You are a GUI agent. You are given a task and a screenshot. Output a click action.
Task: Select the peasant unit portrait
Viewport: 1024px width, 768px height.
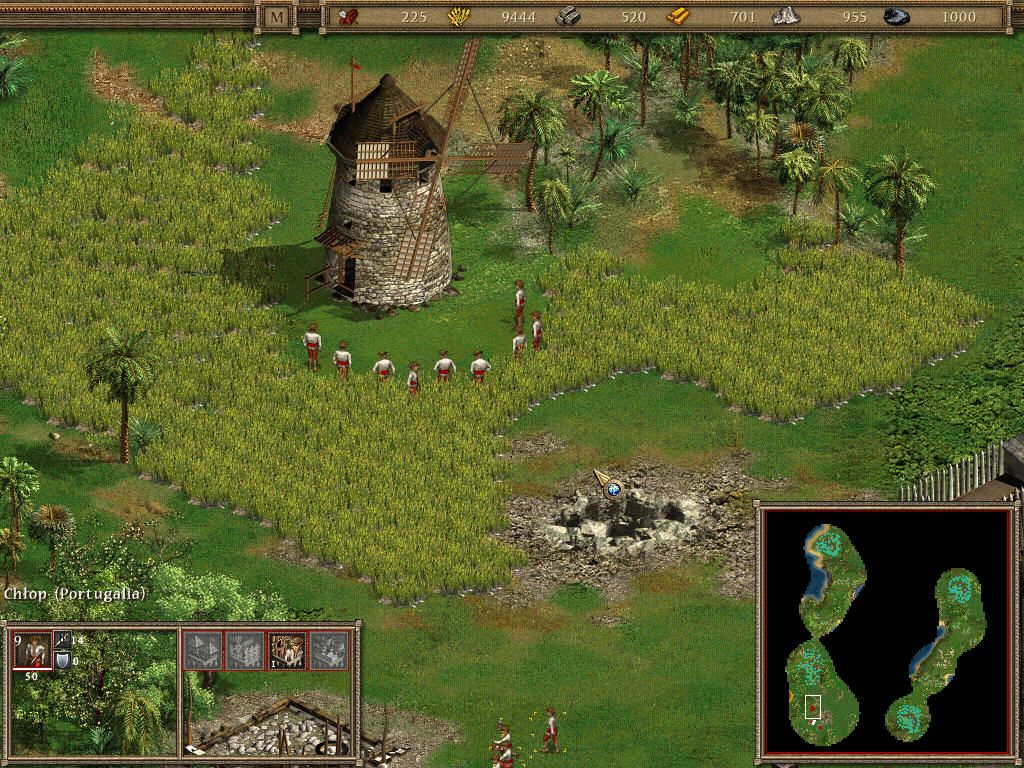pyautogui.click(x=31, y=650)
